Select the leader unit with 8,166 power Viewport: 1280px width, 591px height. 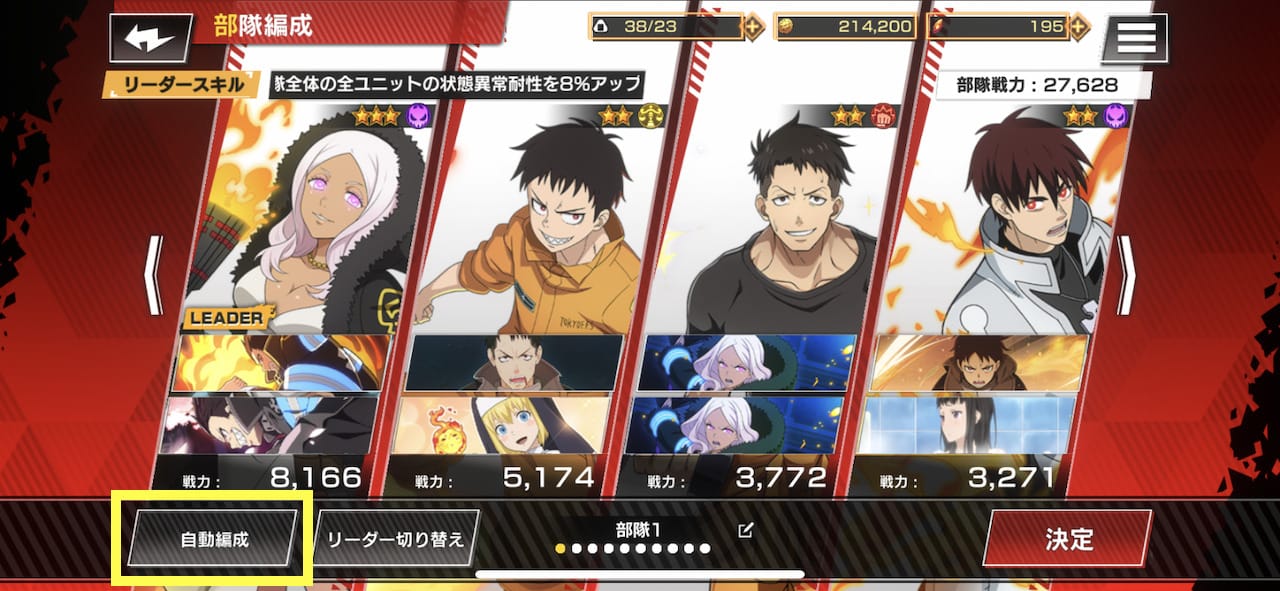pyautogui.click(x=300, y=220)
